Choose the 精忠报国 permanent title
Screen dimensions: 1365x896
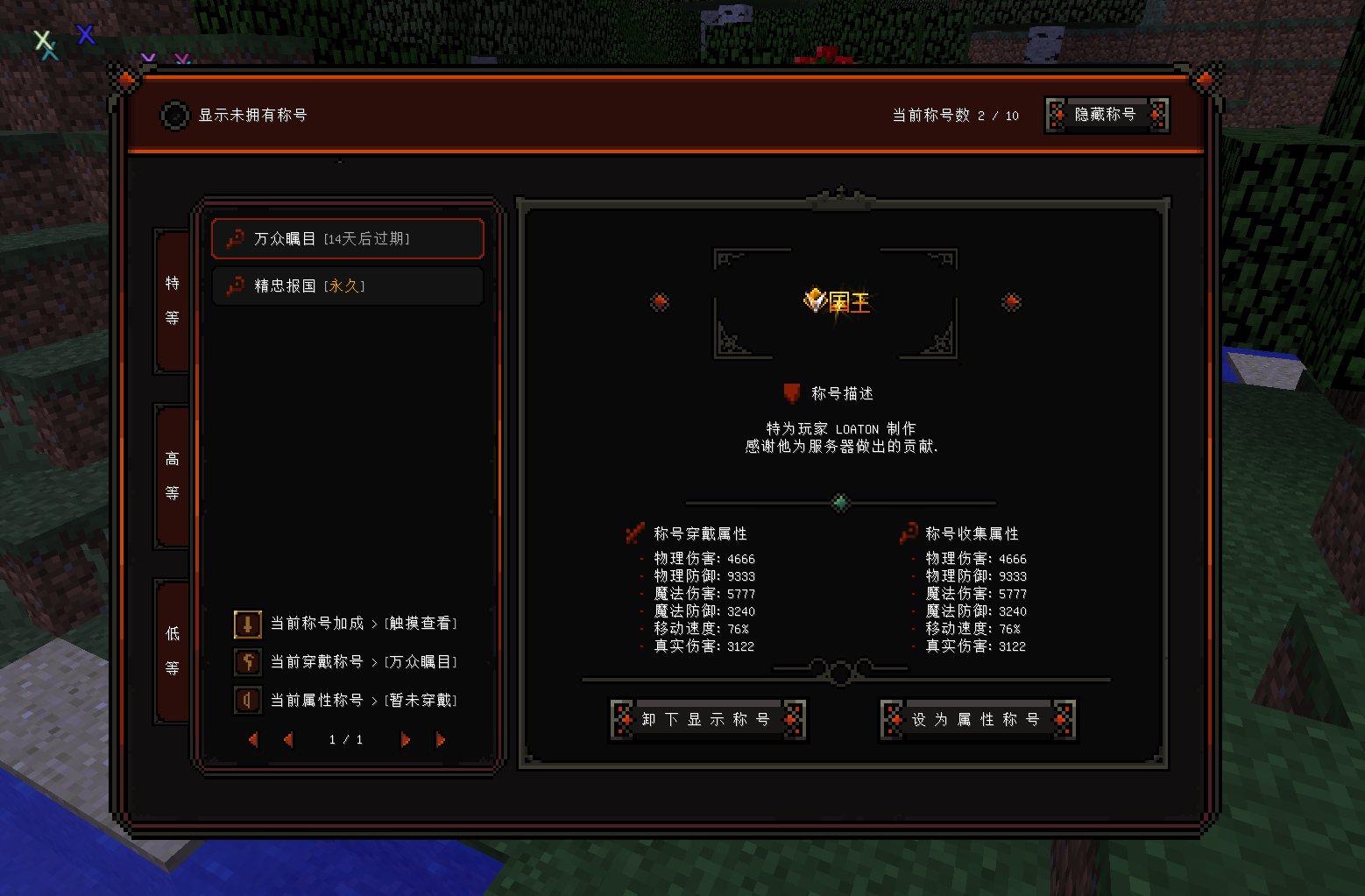point(347,286)
